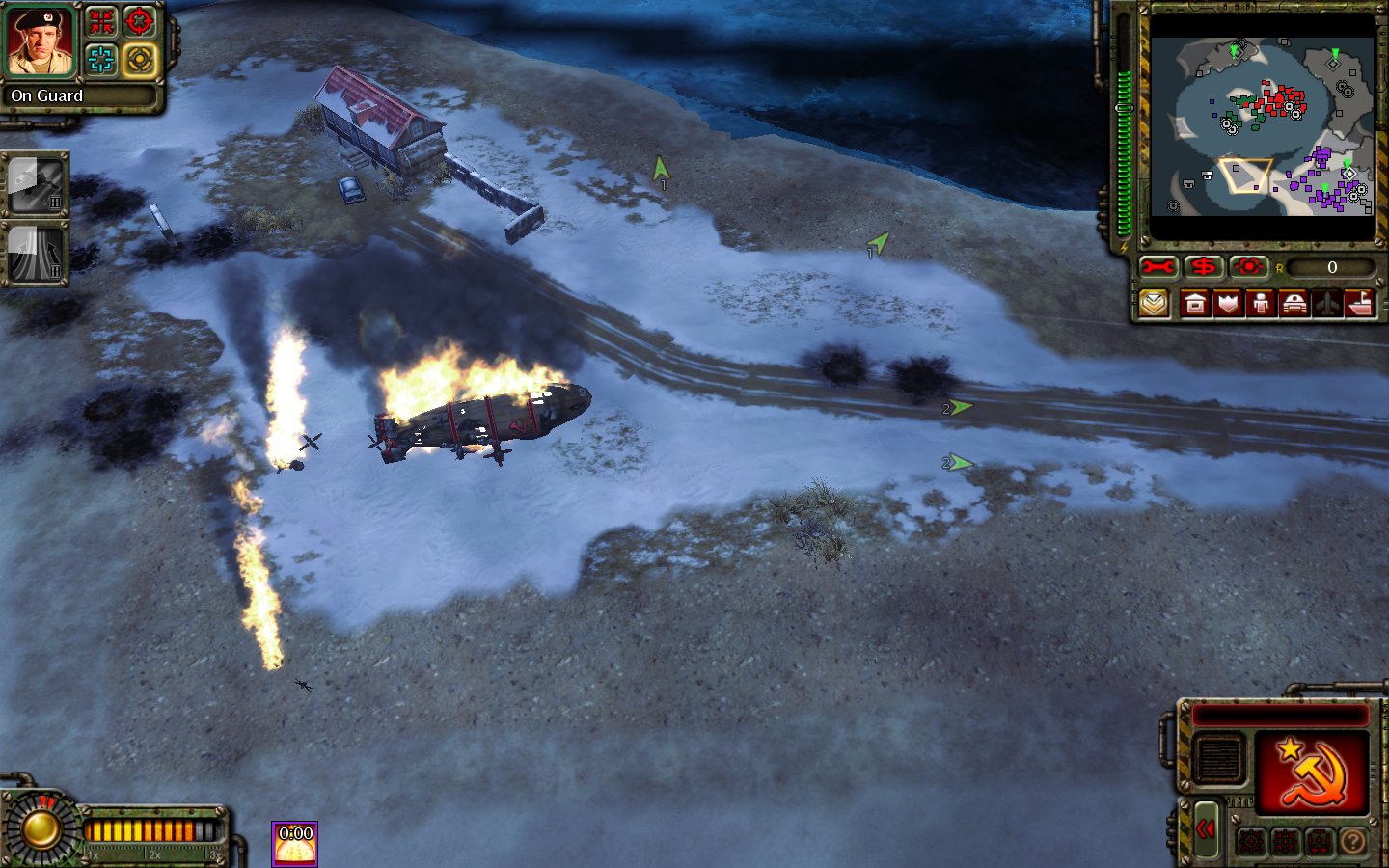Switch to the defenses build tab
Screen dimensions: 1389x868
(1228, 305)
